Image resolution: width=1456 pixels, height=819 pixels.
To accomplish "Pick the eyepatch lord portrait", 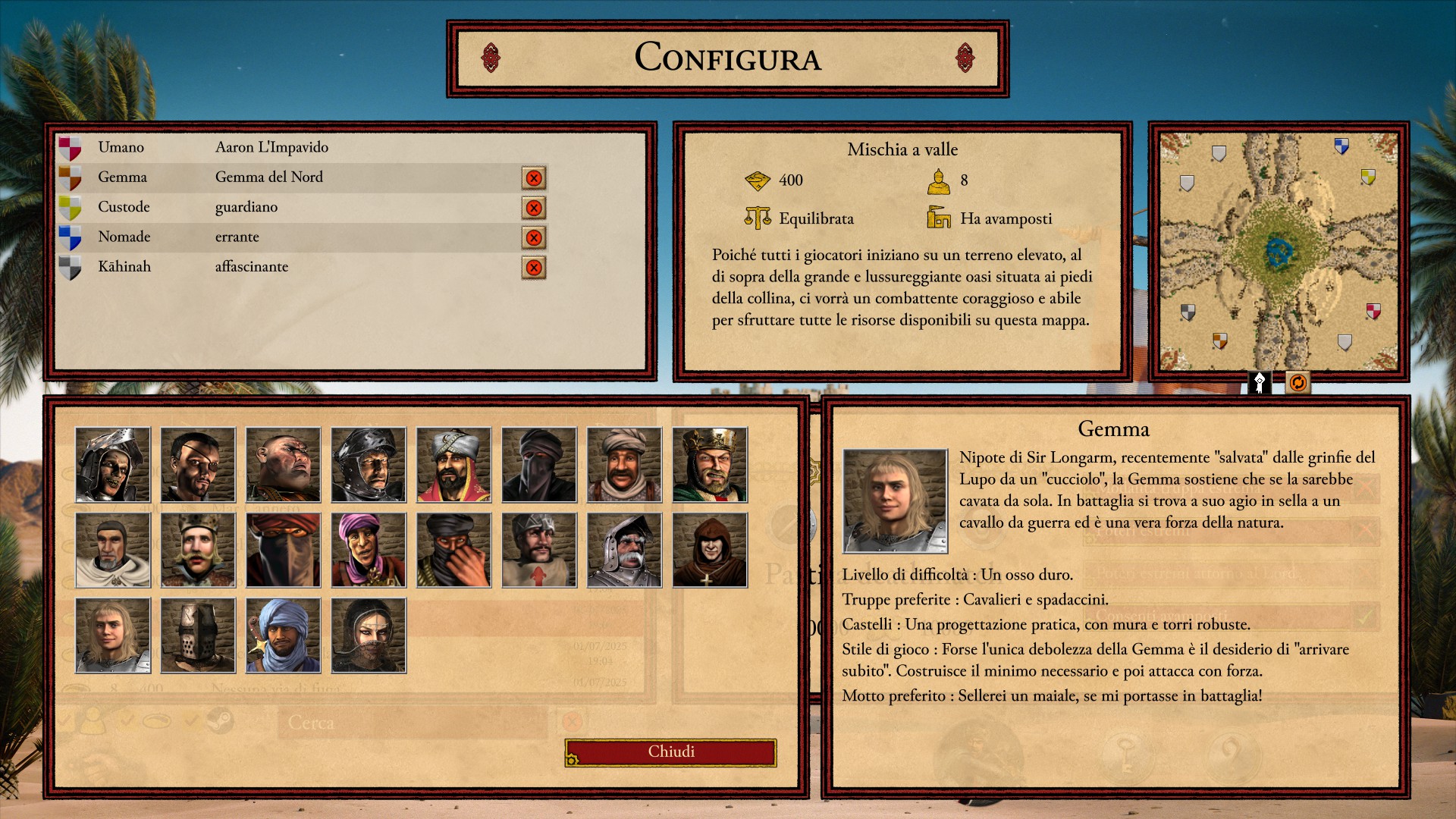I will 198,465.
